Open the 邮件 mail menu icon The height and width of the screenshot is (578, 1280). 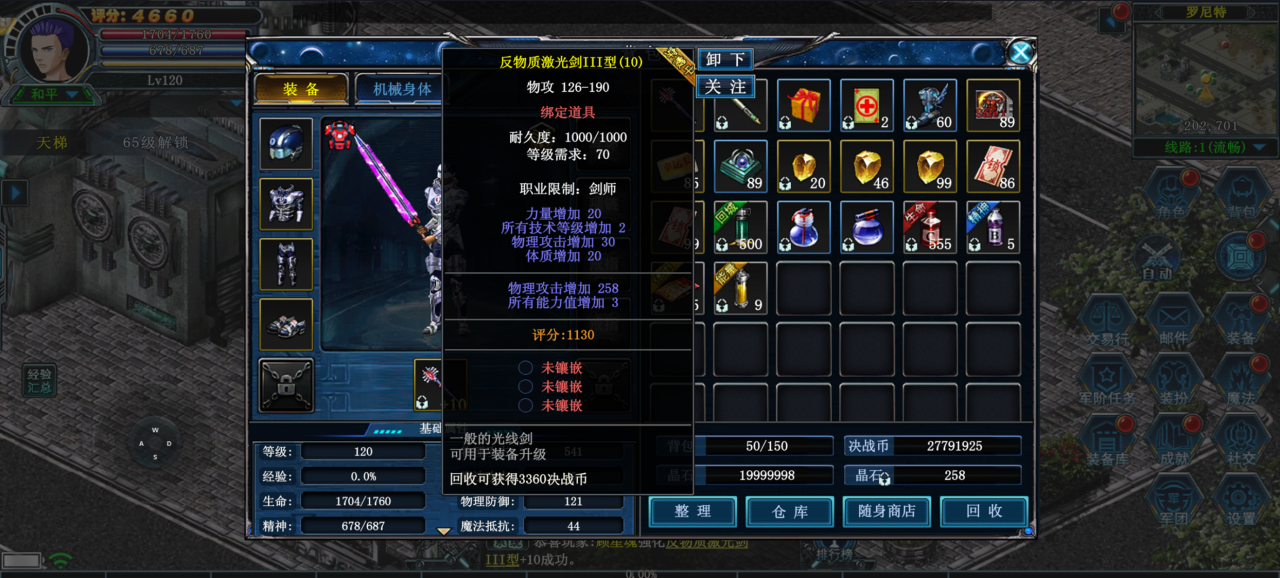point(1174,322)
